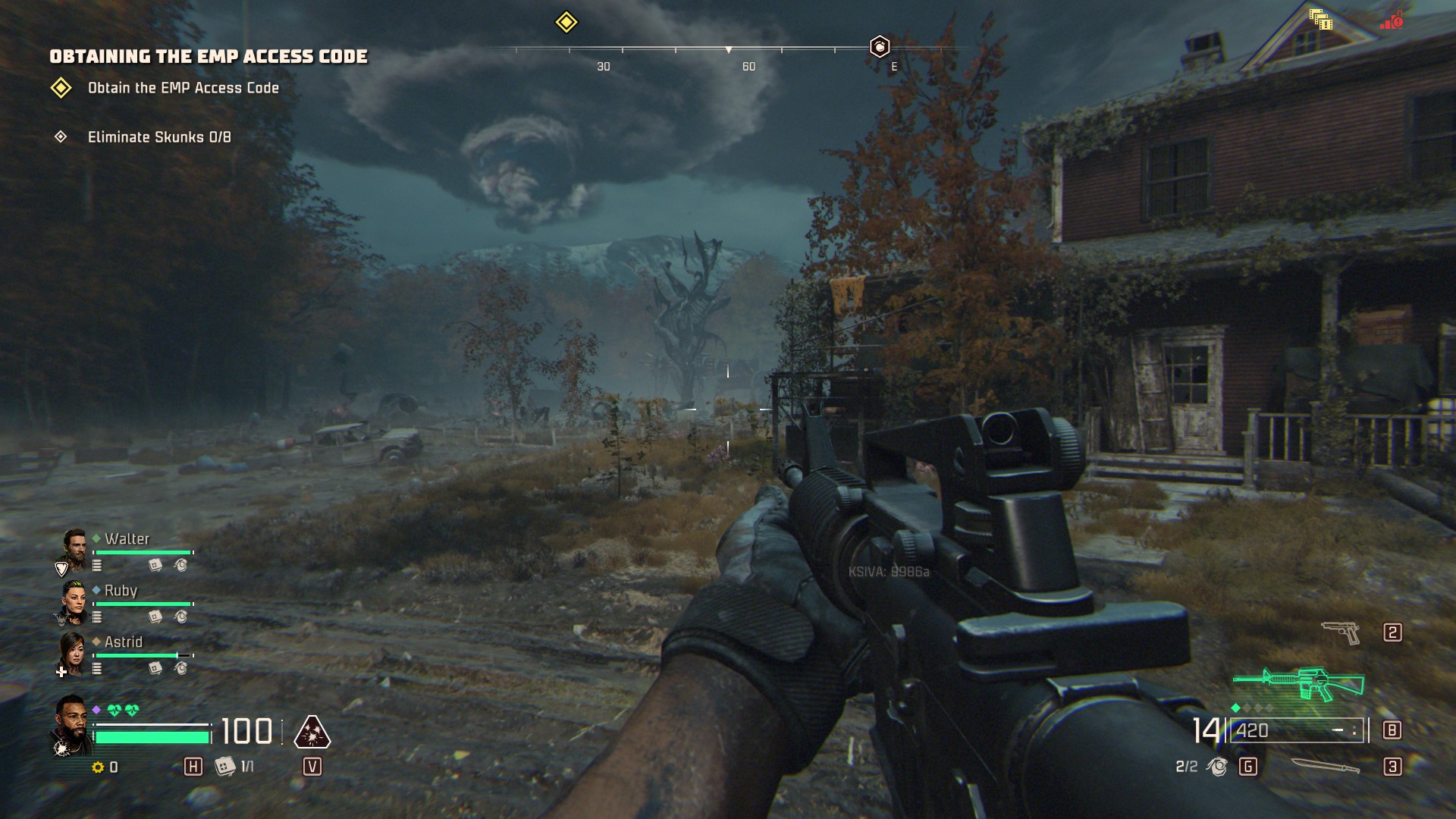Click the yellow stacked-boxes status icon
The height and width of the screenshot is (819, 1456).
[x=1320, y=20]
